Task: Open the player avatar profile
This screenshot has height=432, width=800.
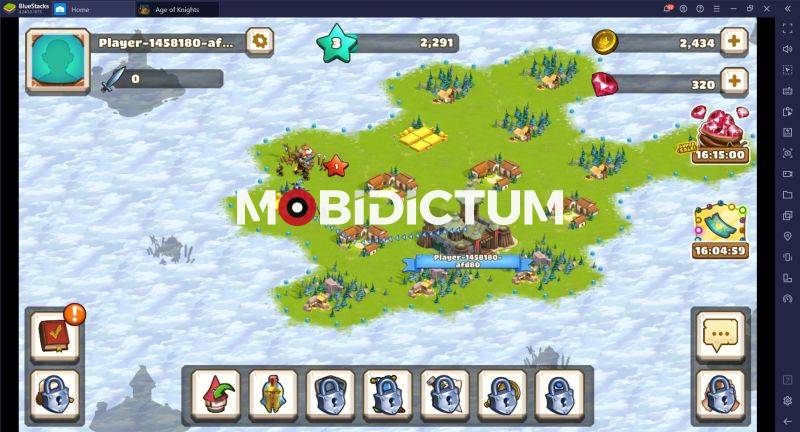Action: tap(58, 59)
